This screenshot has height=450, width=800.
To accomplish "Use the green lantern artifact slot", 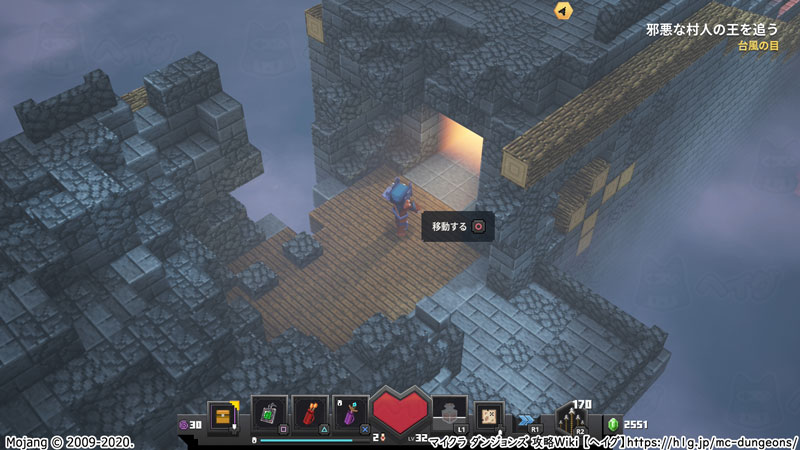I will tap(270, 412).
